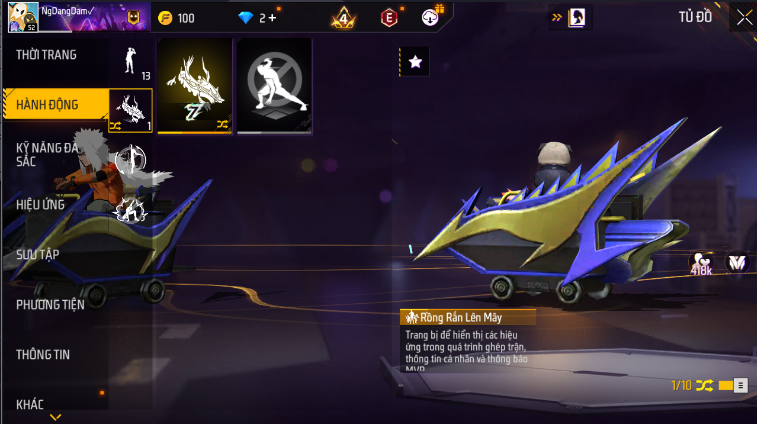This screenshot has width=757, height=424.
Task: Switch to Kỹ Năng Đa Sắc category
Action: click(x=47, y=154)
